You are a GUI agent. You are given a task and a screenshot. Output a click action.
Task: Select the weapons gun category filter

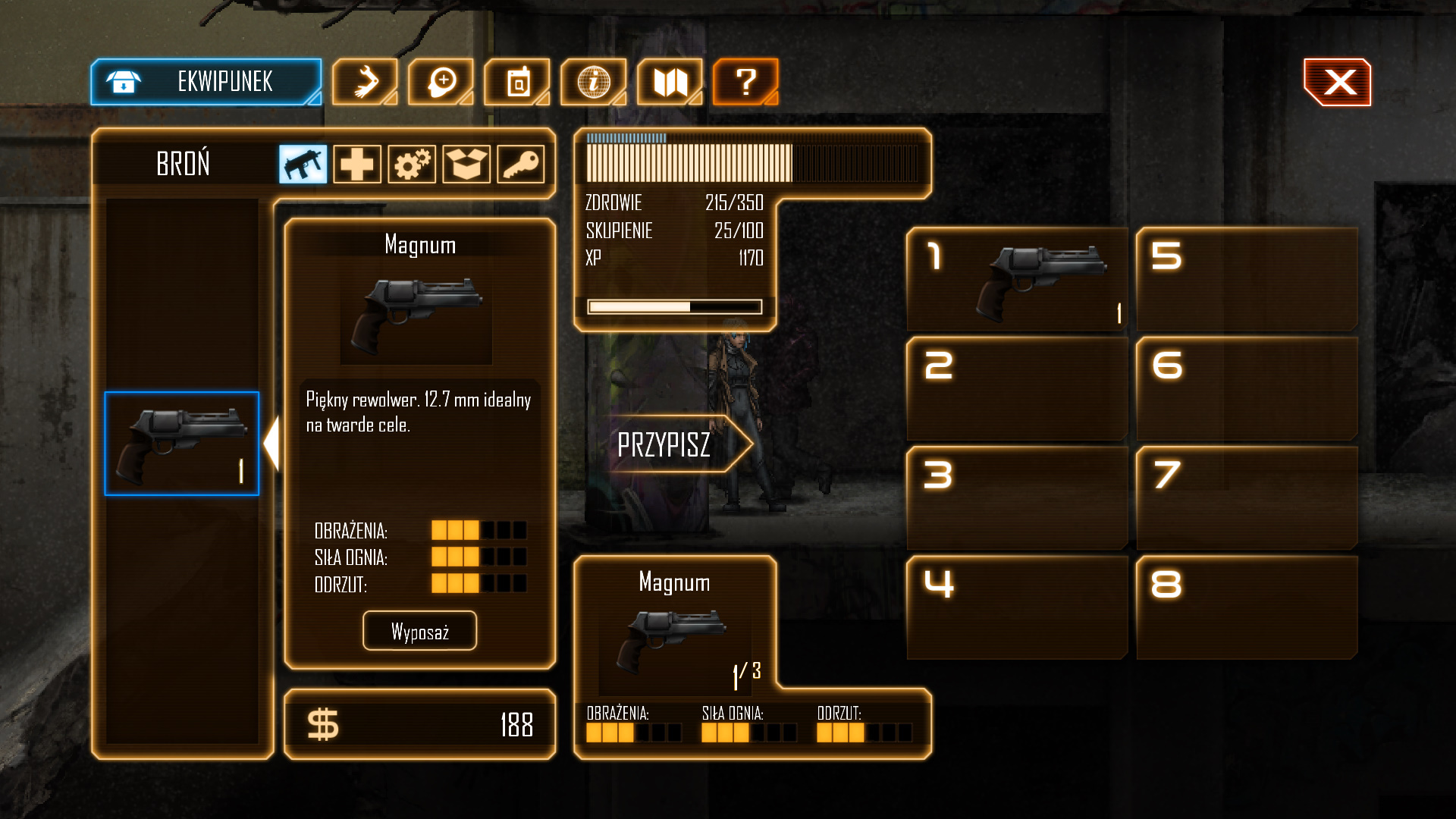pos(303,164)
